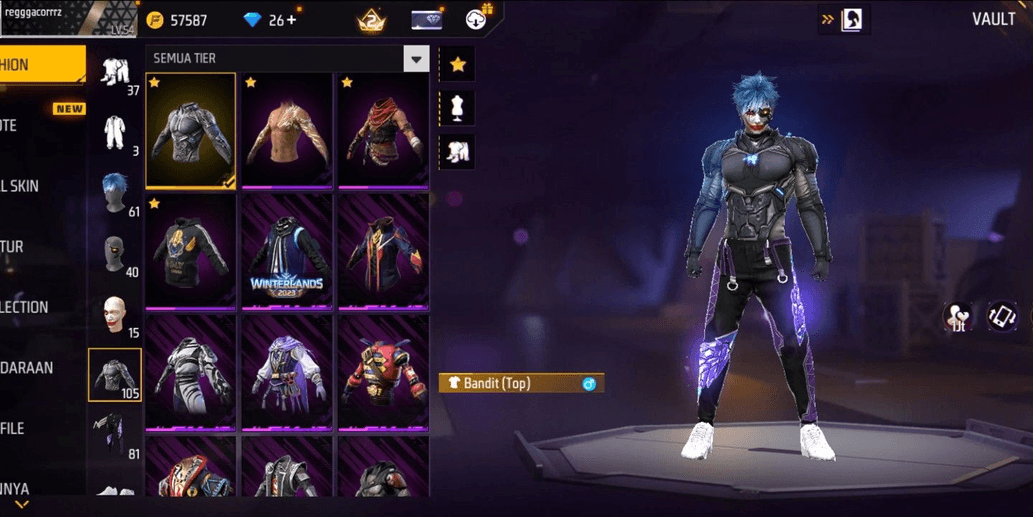Choose the gold shirtless torso top
The image size is (1033, 517).
286,130
